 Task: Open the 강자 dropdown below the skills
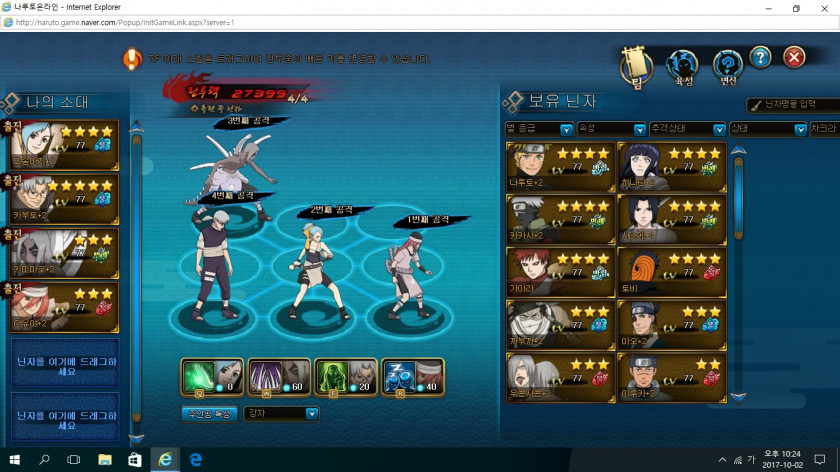click(282, 413)
